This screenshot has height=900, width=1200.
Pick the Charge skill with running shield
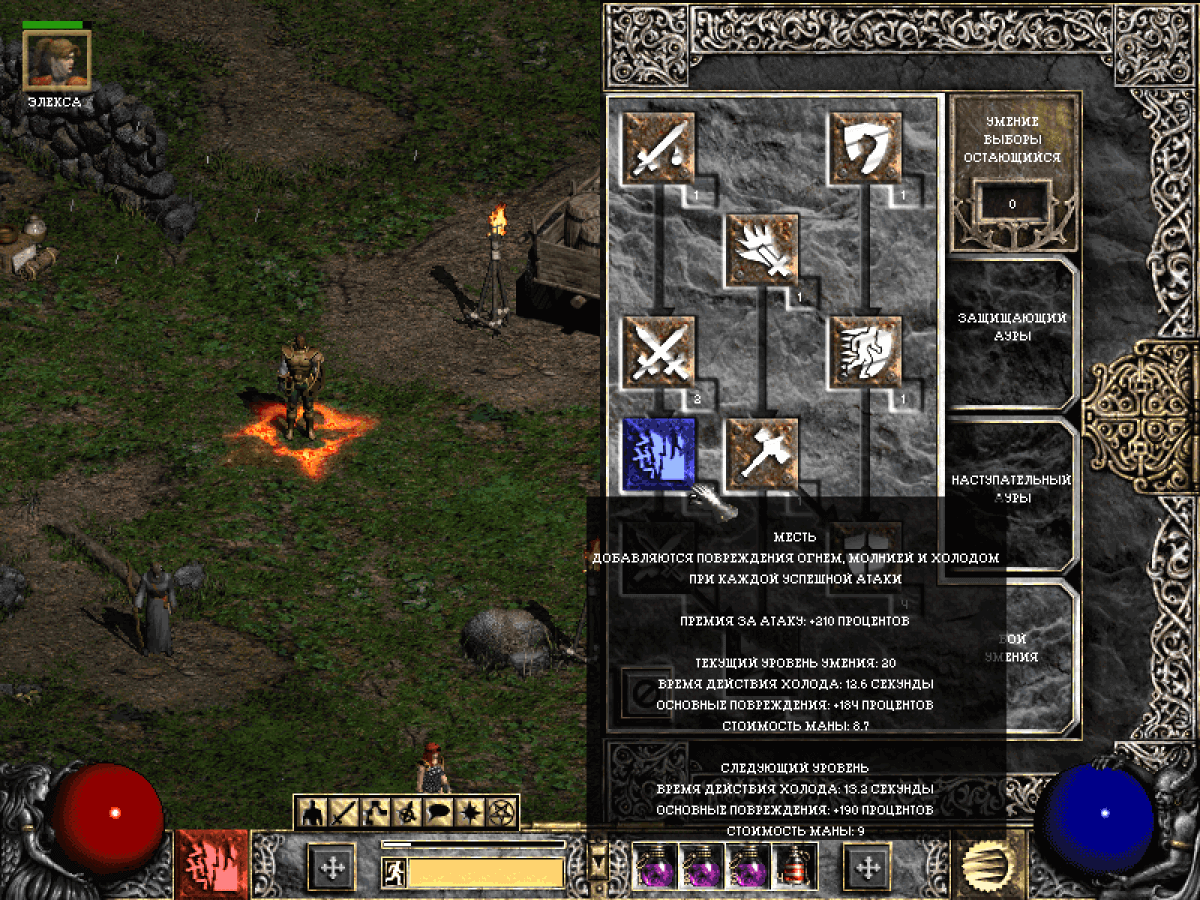tap(866, 352)
